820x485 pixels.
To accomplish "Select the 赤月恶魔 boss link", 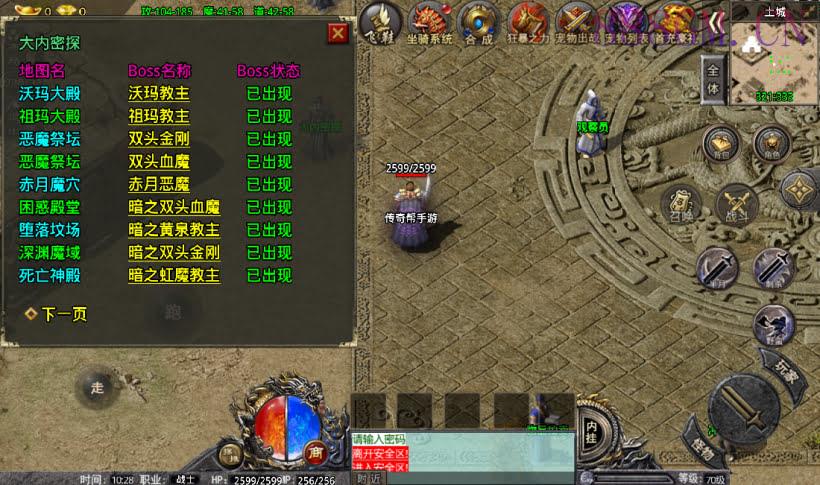I will click(x=158, y=184).
